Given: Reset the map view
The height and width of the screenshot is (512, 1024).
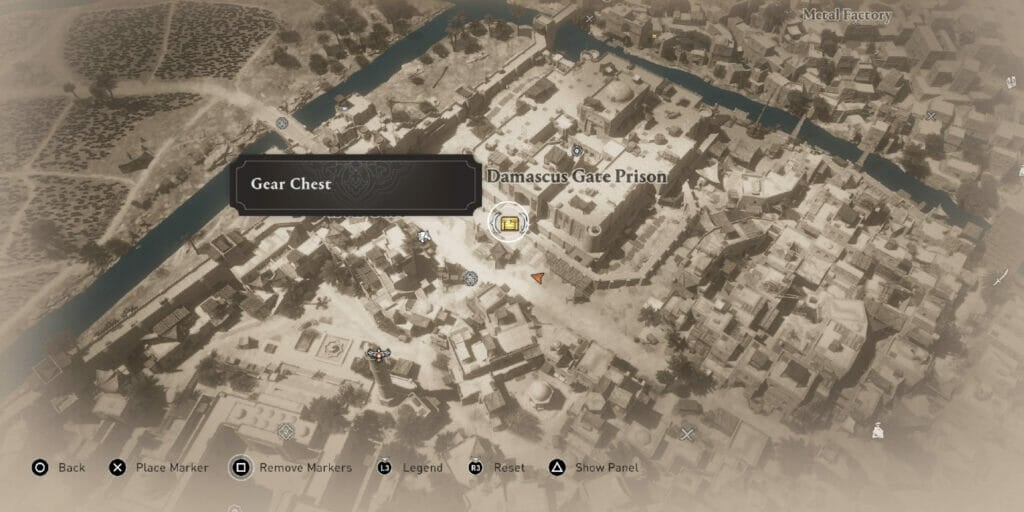Looking at the screenshot, I should [x=497, y=467].
